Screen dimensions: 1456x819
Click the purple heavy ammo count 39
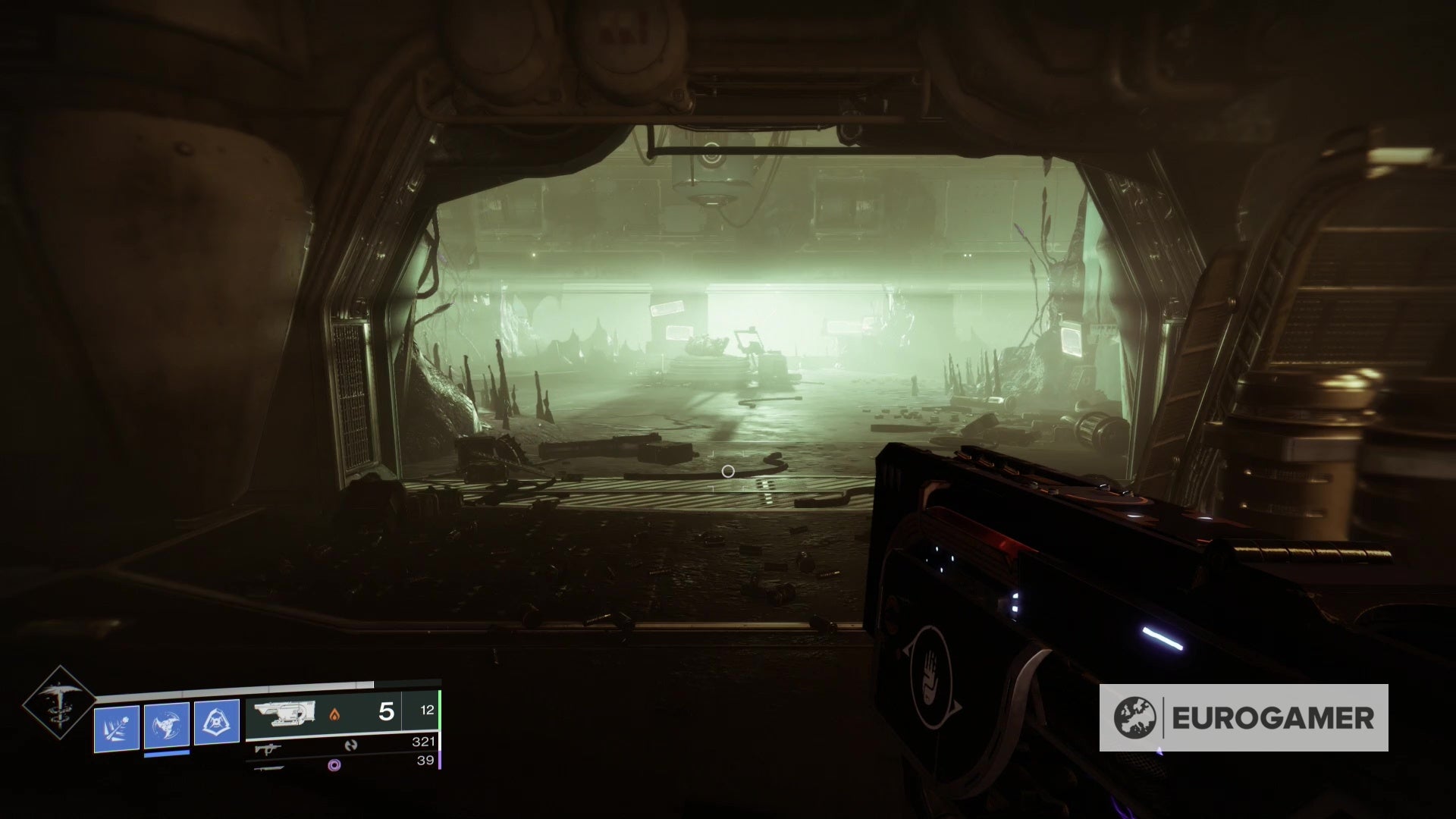pyautogui.click(x=426, y=761)
